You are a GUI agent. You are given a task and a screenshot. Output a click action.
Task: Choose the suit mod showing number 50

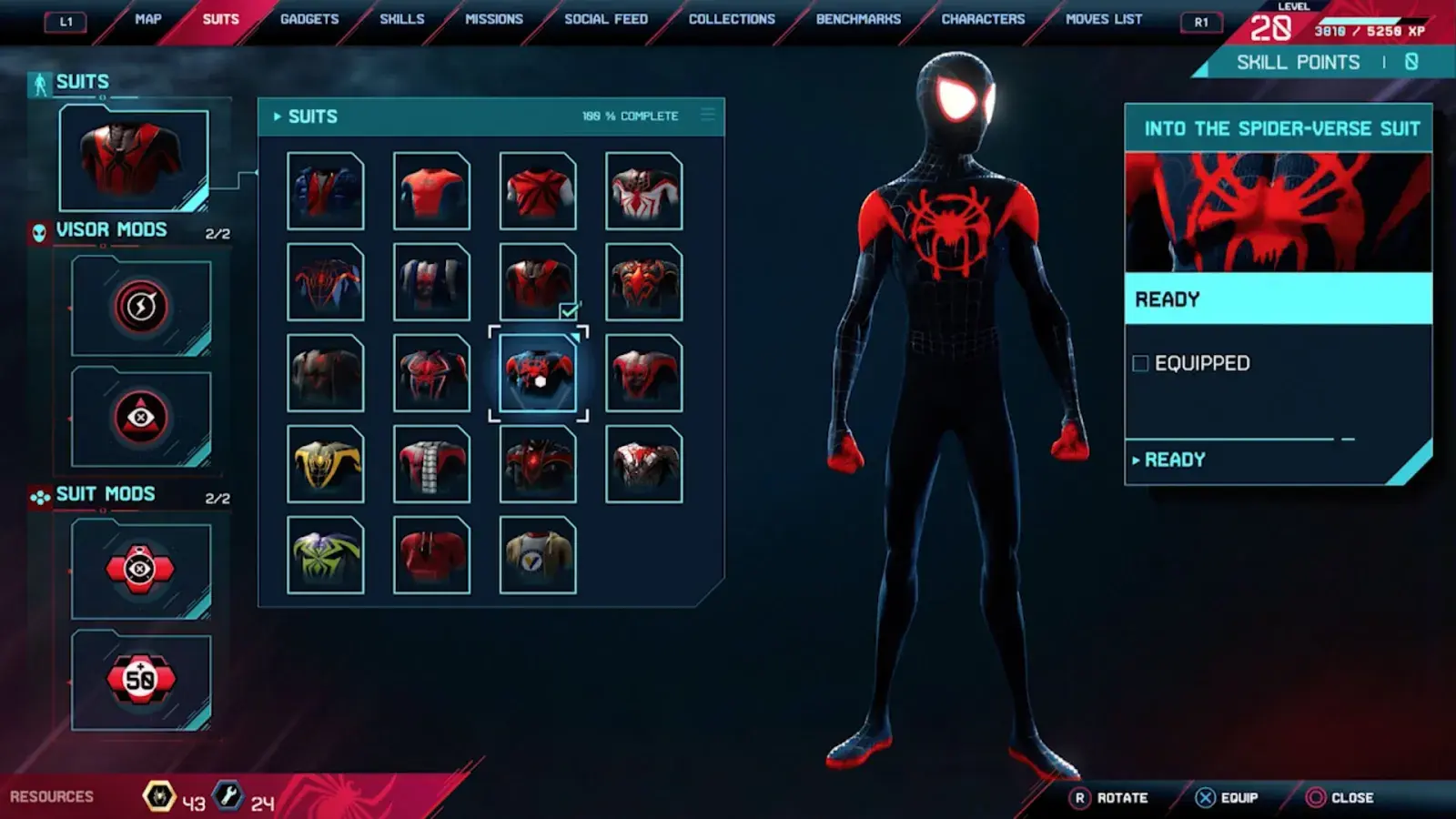(141, 679)
